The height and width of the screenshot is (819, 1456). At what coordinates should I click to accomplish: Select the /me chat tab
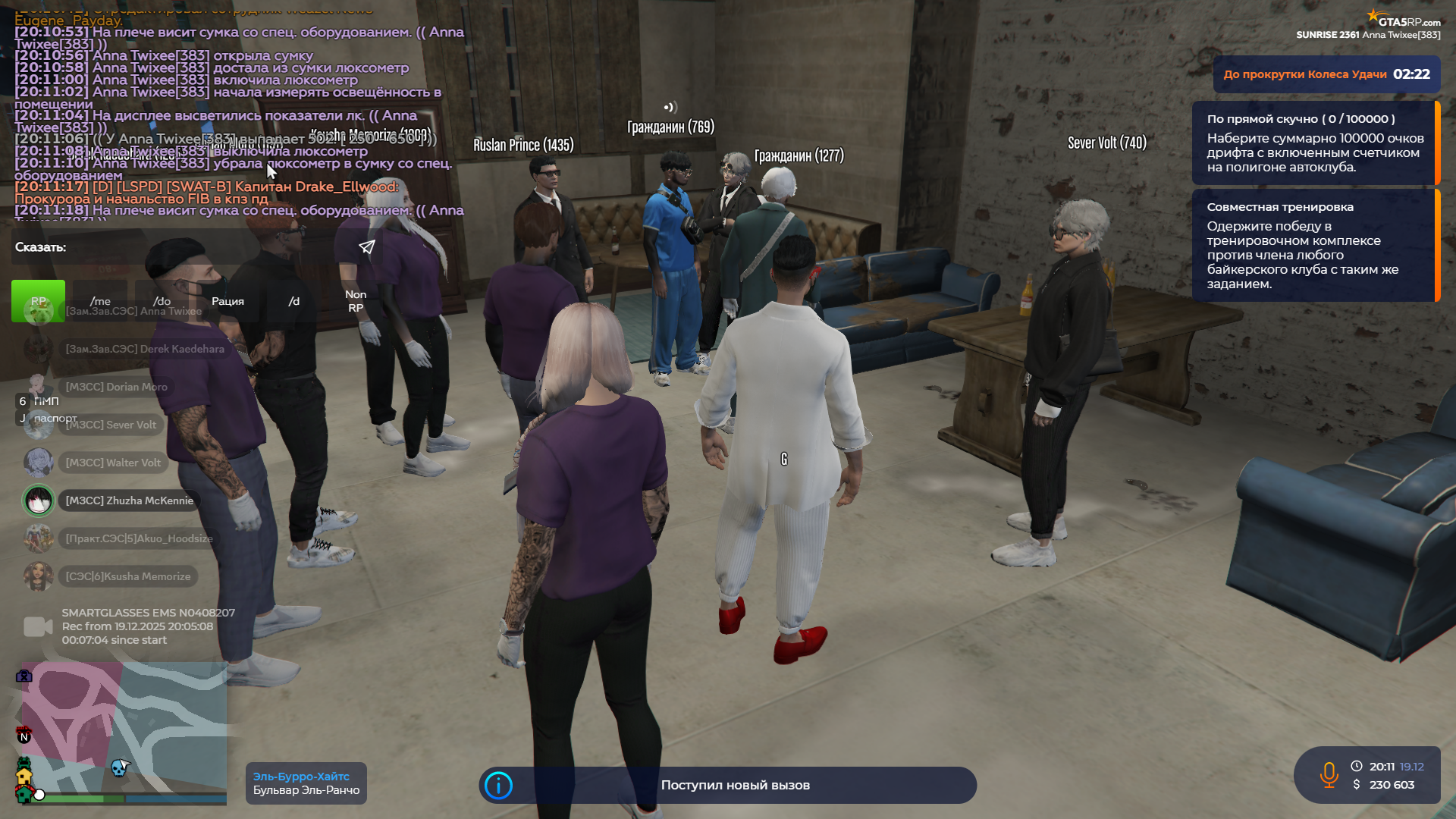[x=99, y=301]
